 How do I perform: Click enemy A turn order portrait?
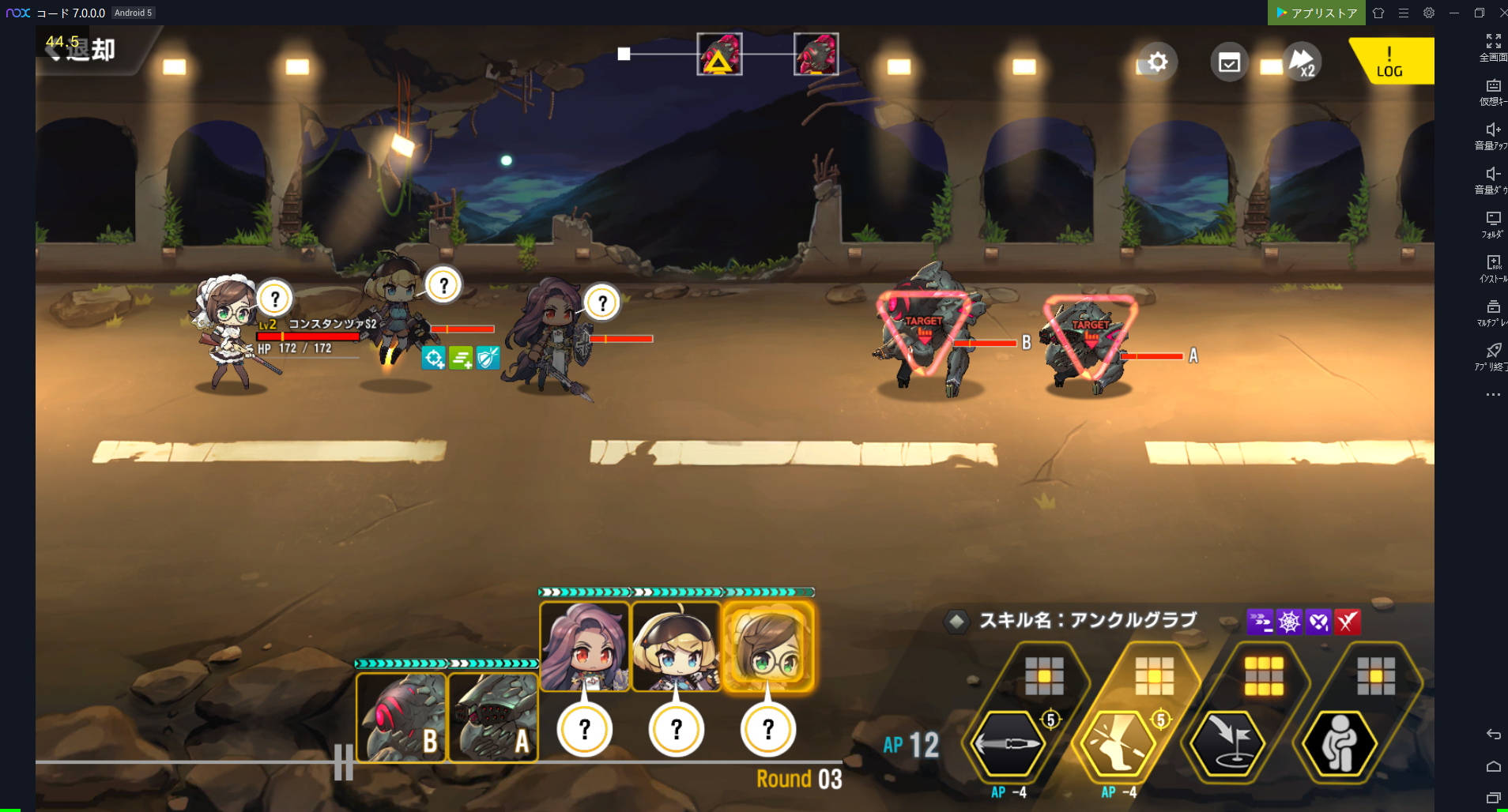pyautogui.click(x=493, y=717)
